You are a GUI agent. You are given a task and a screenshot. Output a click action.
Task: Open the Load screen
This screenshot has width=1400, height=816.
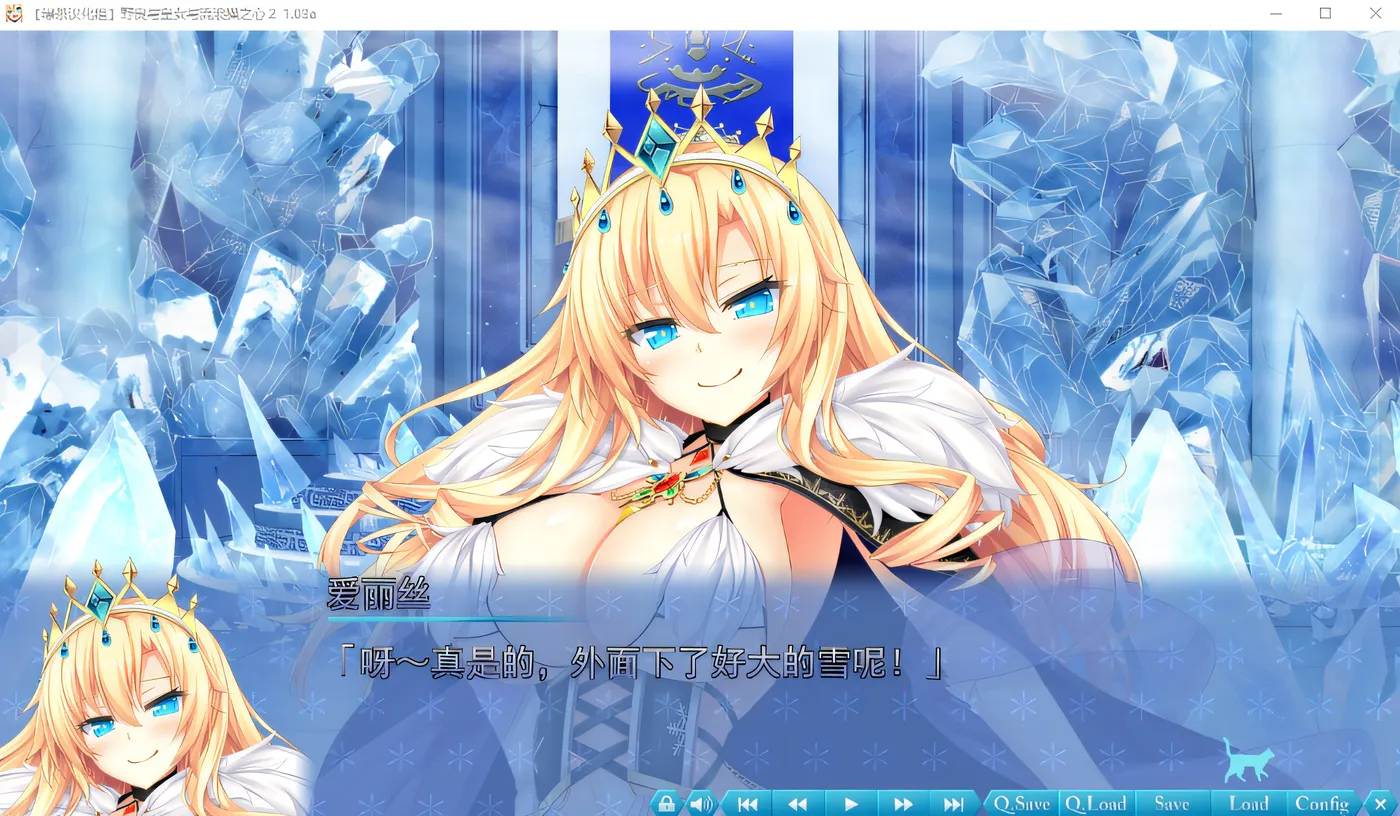pos(1248,802)
